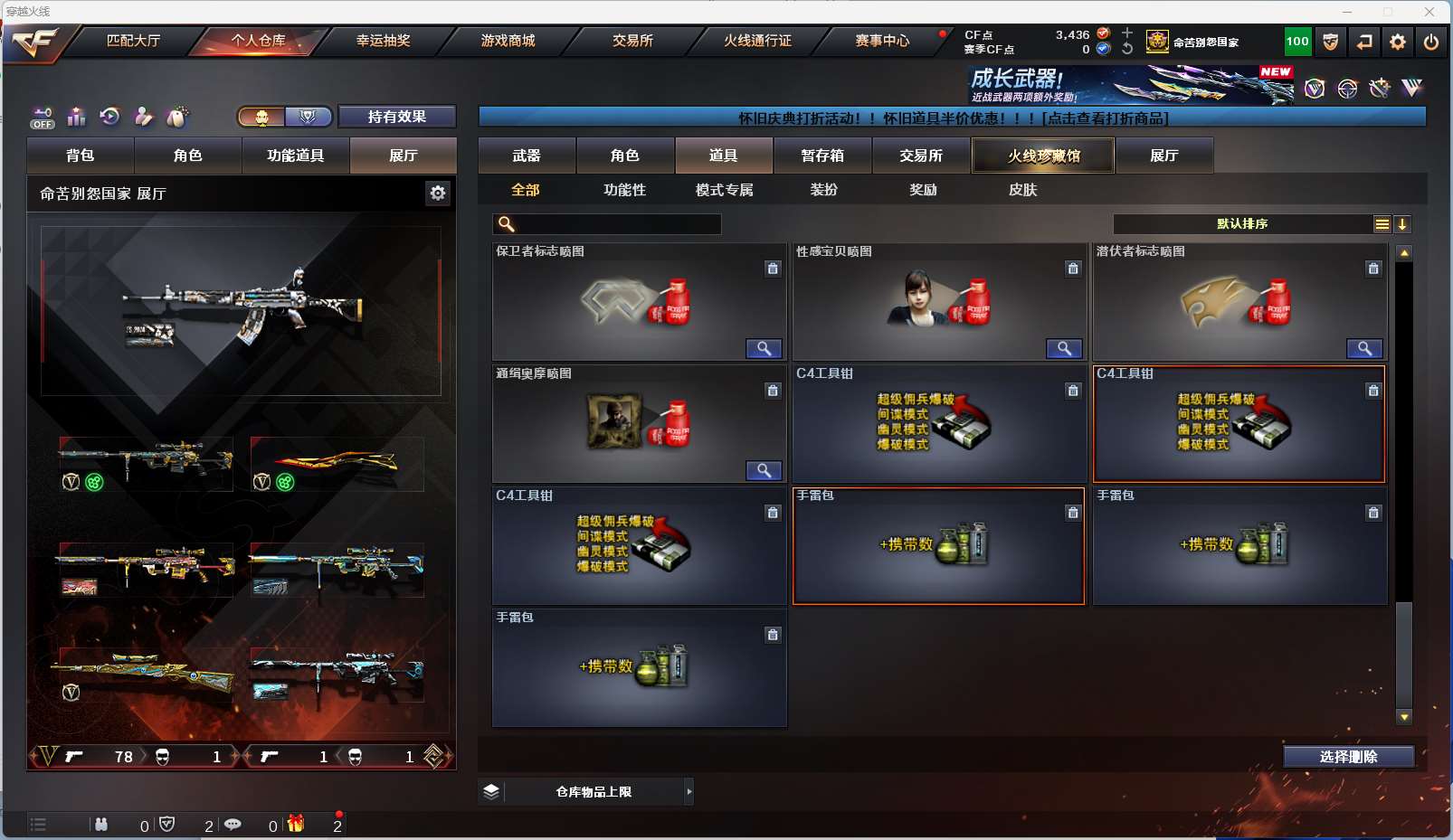Filter items by 功能性 category
1453x840 pixels.
(625, 190)
